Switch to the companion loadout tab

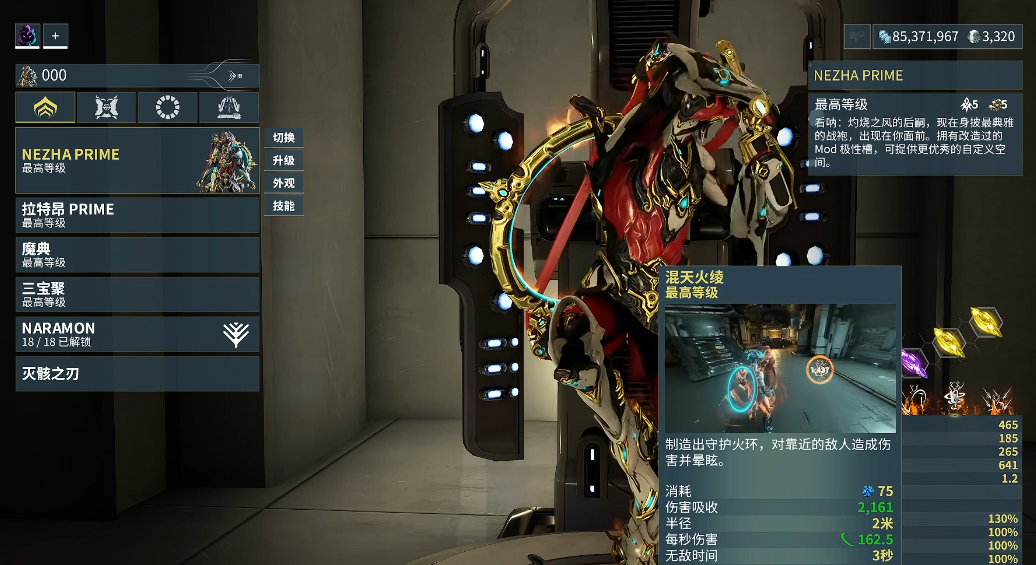point(106,108)
